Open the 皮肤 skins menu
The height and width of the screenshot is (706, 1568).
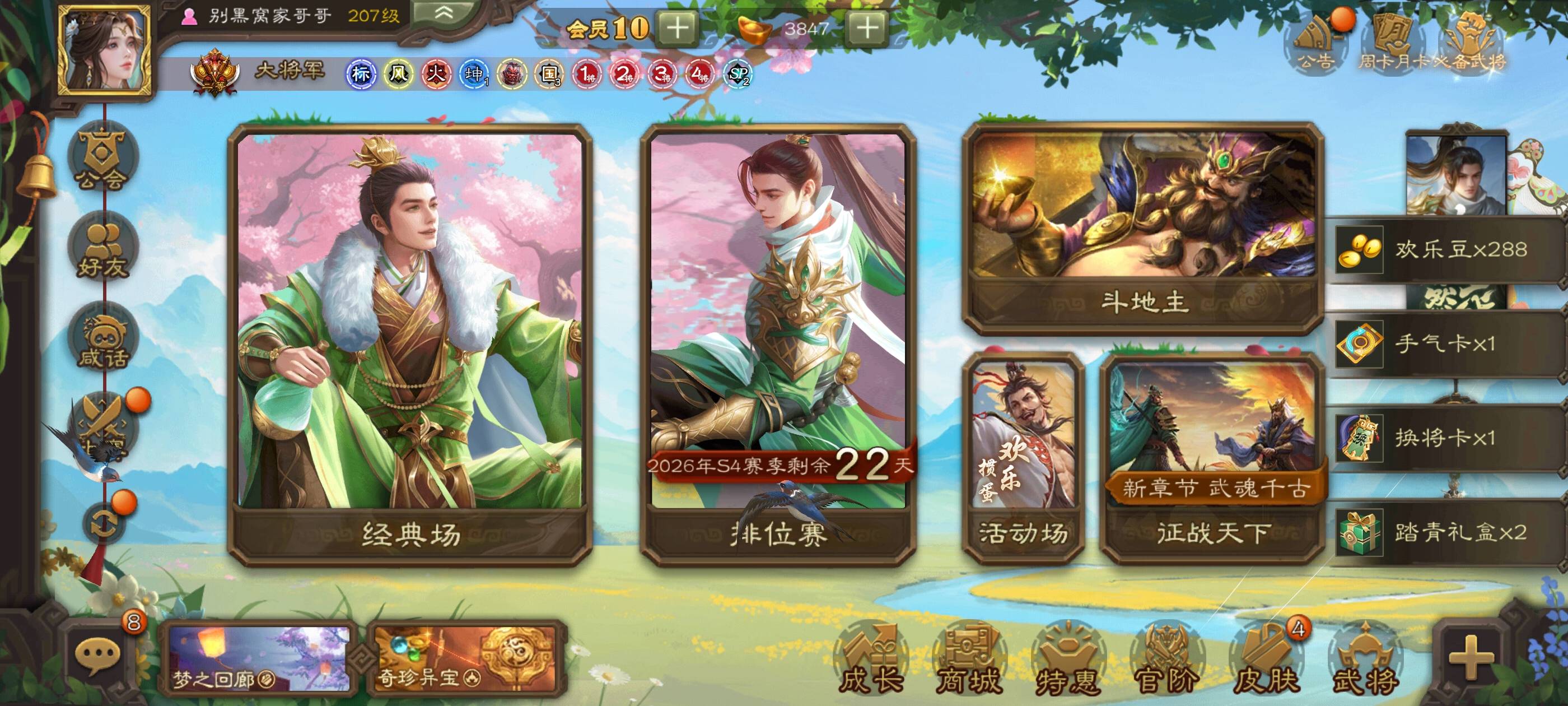(1265, 659)
